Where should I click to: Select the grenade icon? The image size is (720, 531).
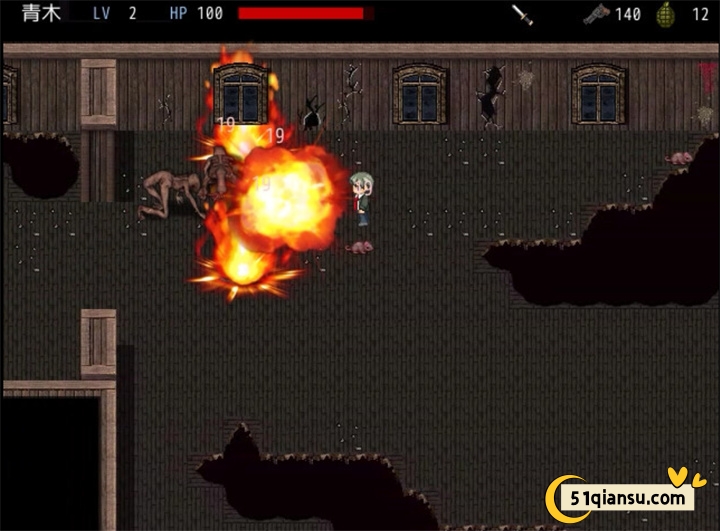click(665, 14)
